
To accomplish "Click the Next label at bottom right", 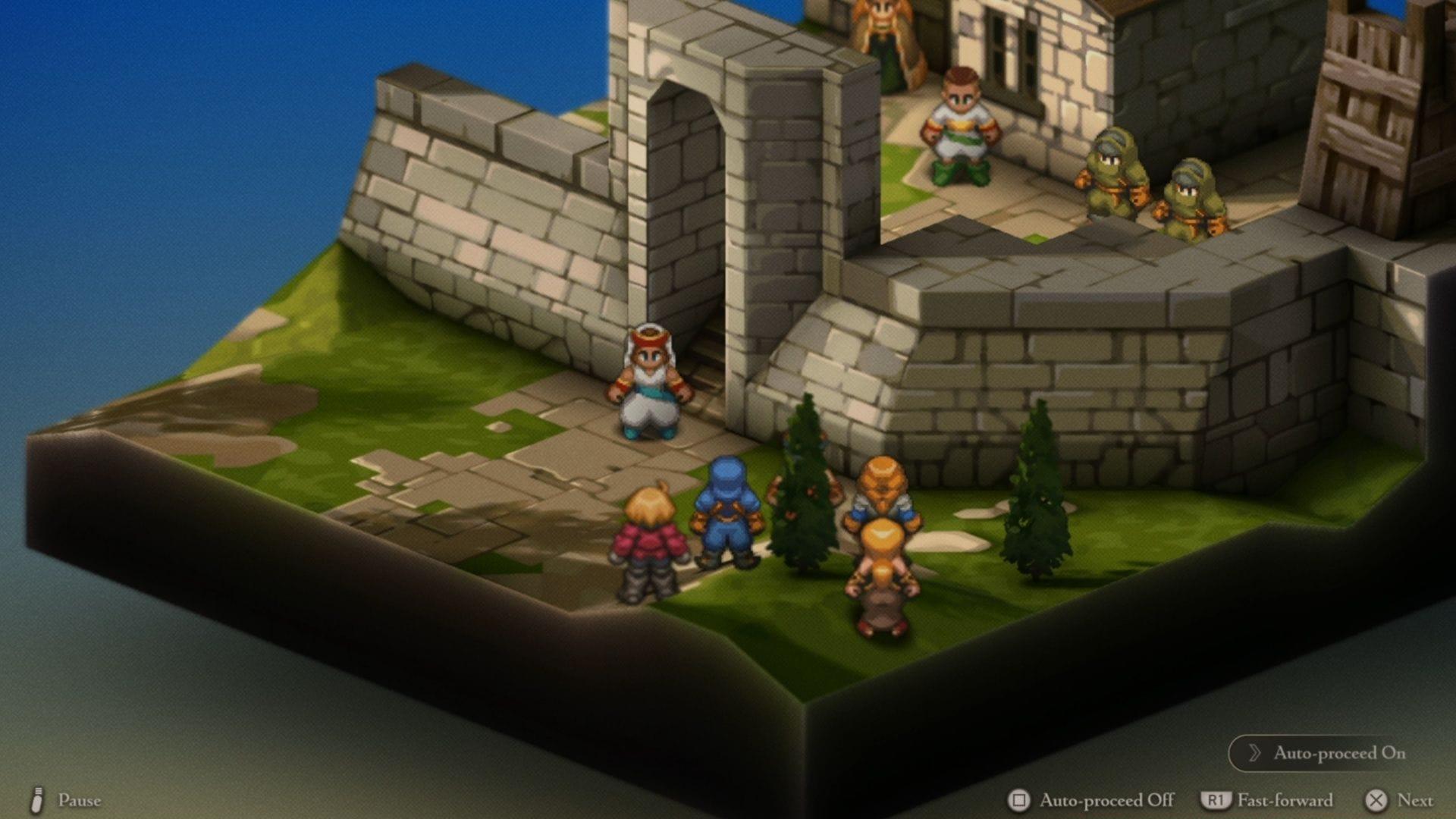I will tap(1416, 801).
